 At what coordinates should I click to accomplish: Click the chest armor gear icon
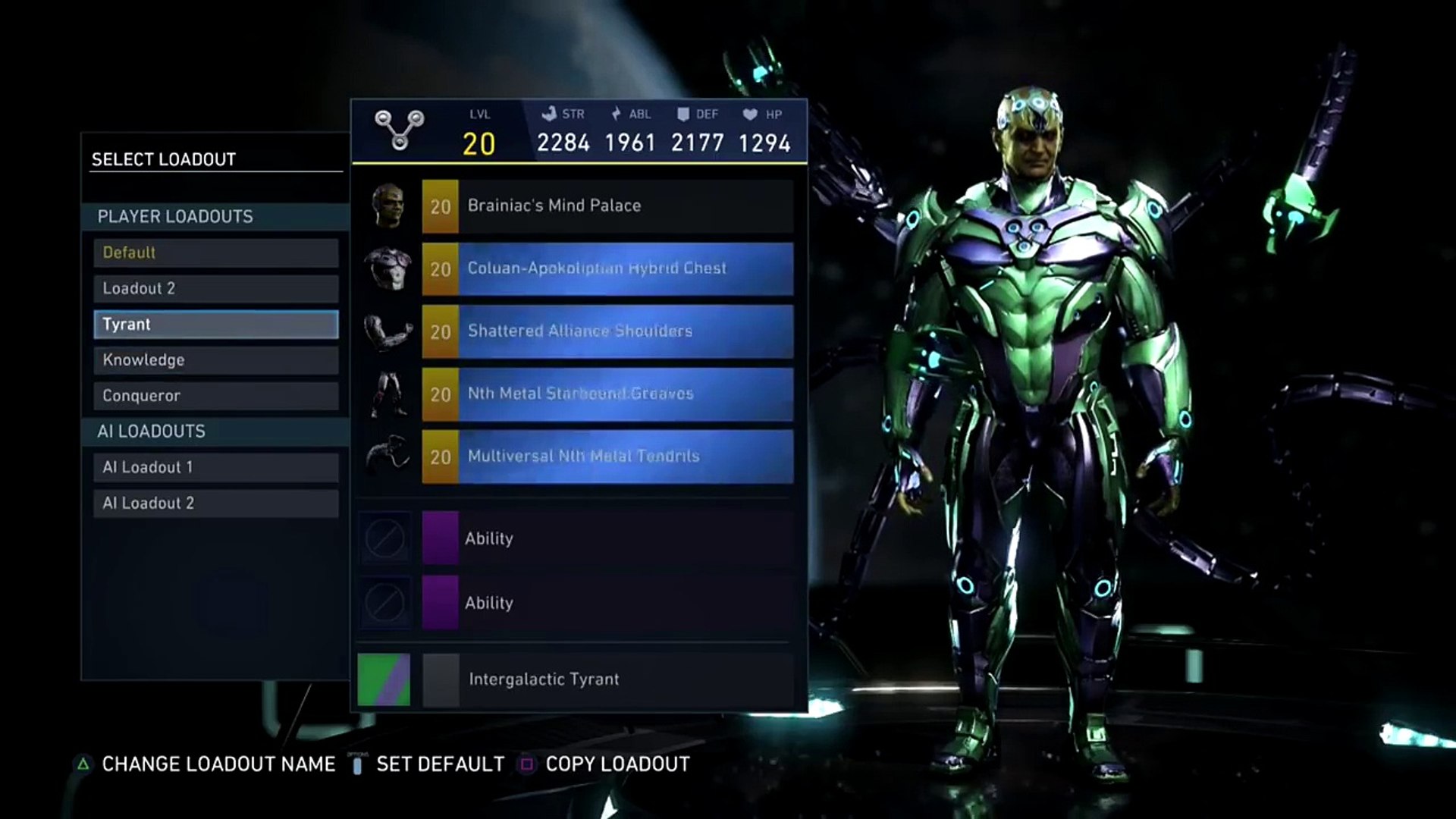[x=388, y=268]
